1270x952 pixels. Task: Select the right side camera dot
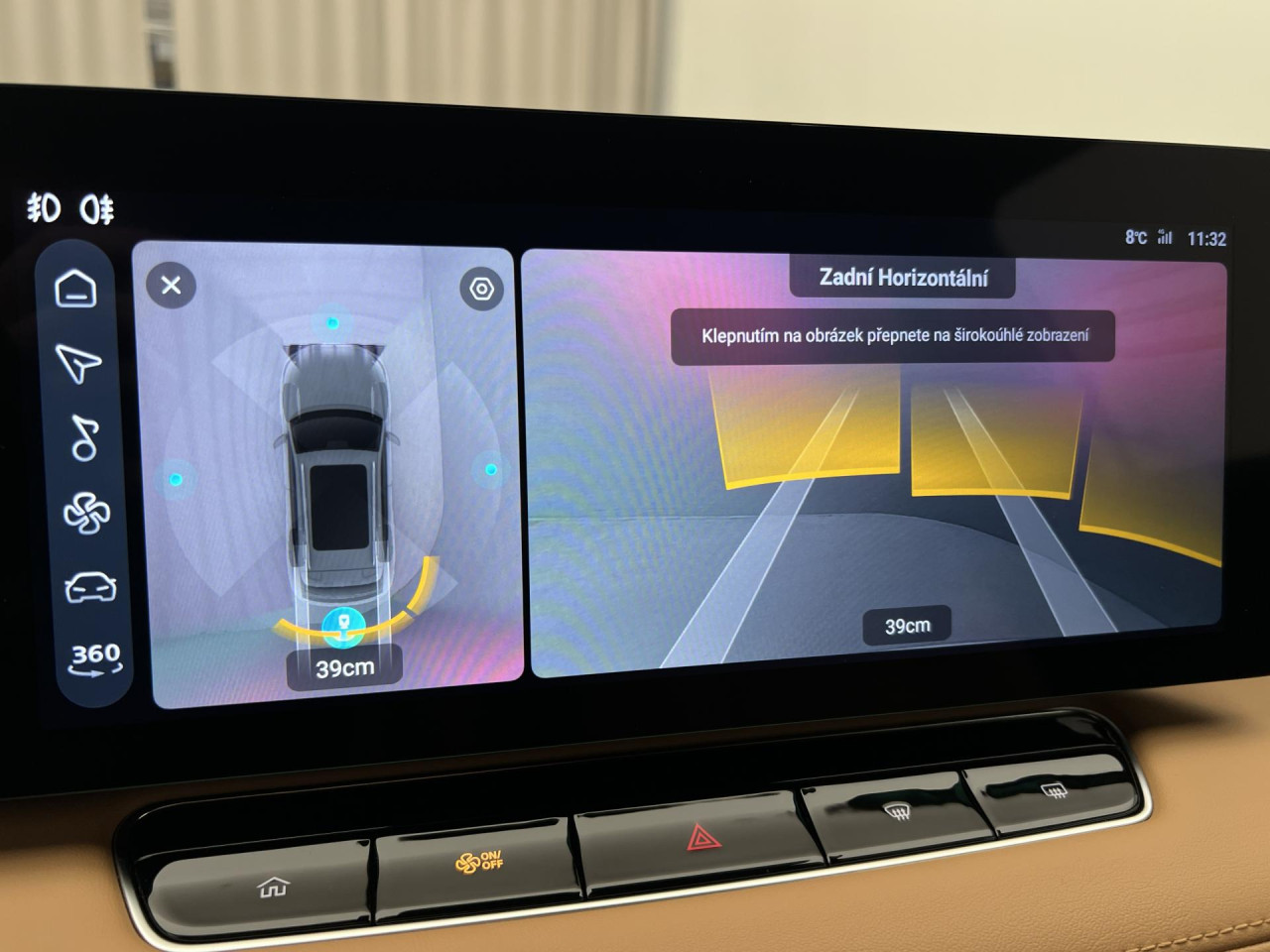tap(491, 469)
